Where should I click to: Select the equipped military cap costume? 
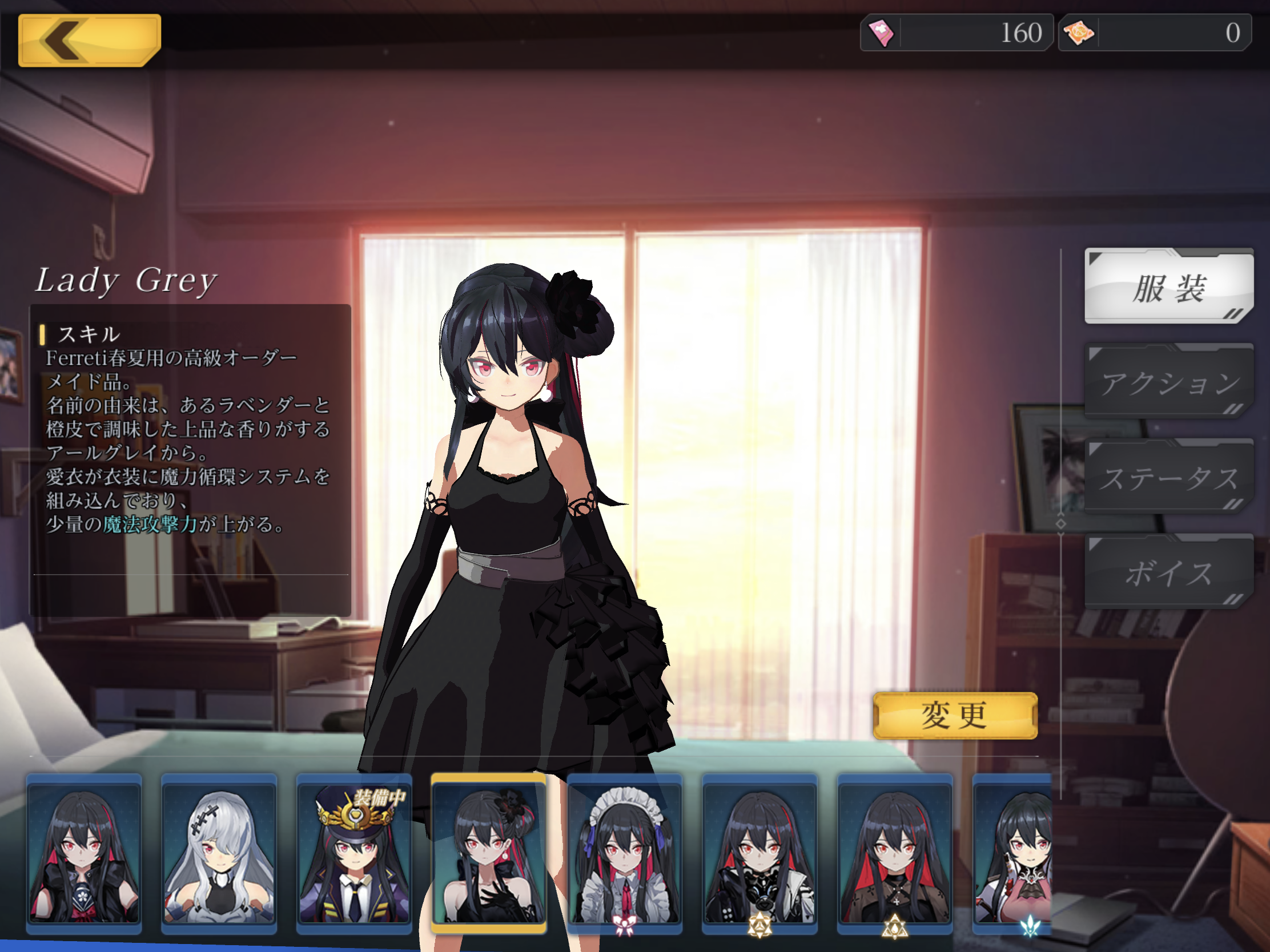tap(354, 853)
